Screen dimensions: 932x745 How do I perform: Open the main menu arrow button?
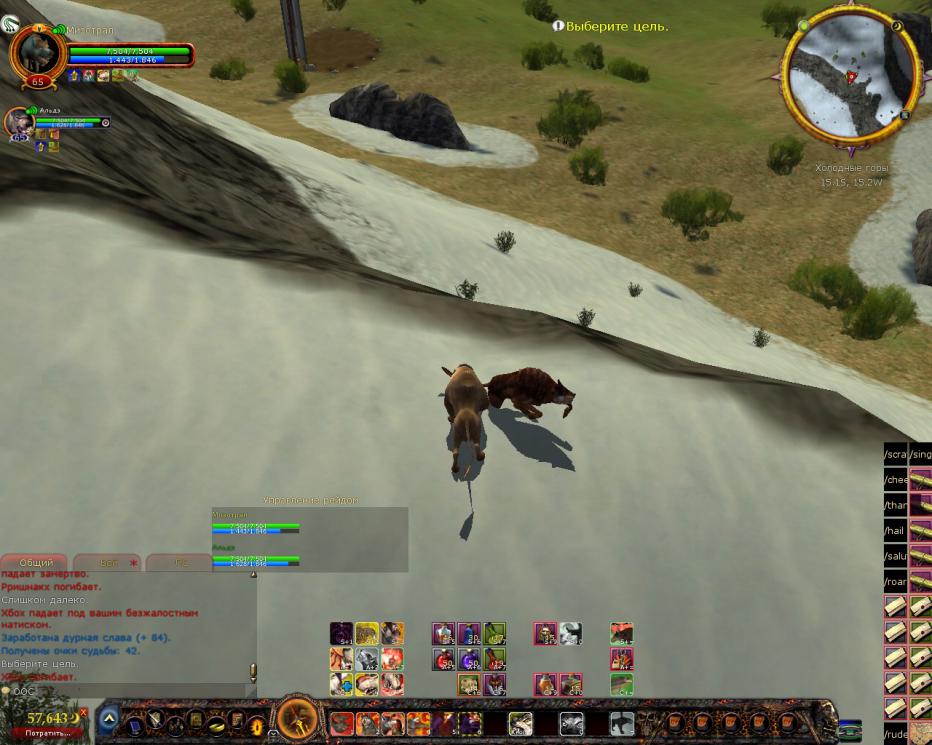pos(109,718)
